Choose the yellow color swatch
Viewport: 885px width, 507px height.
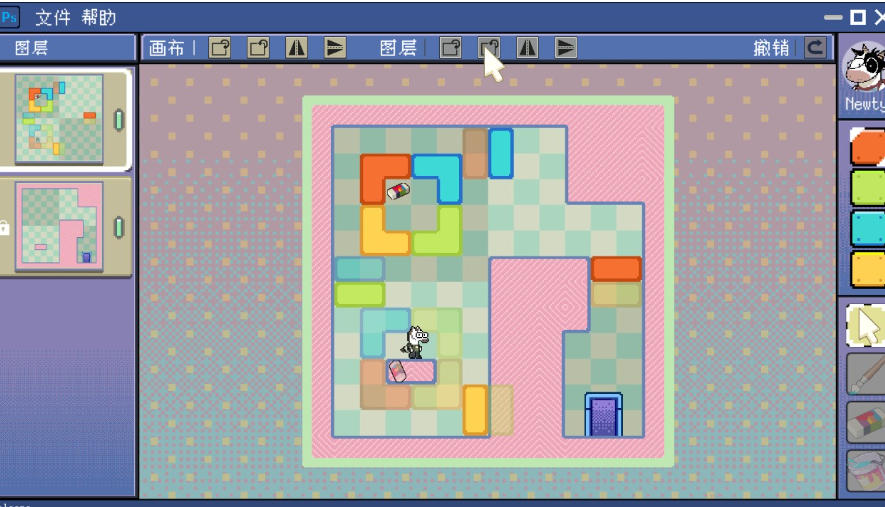click(868, 268)
